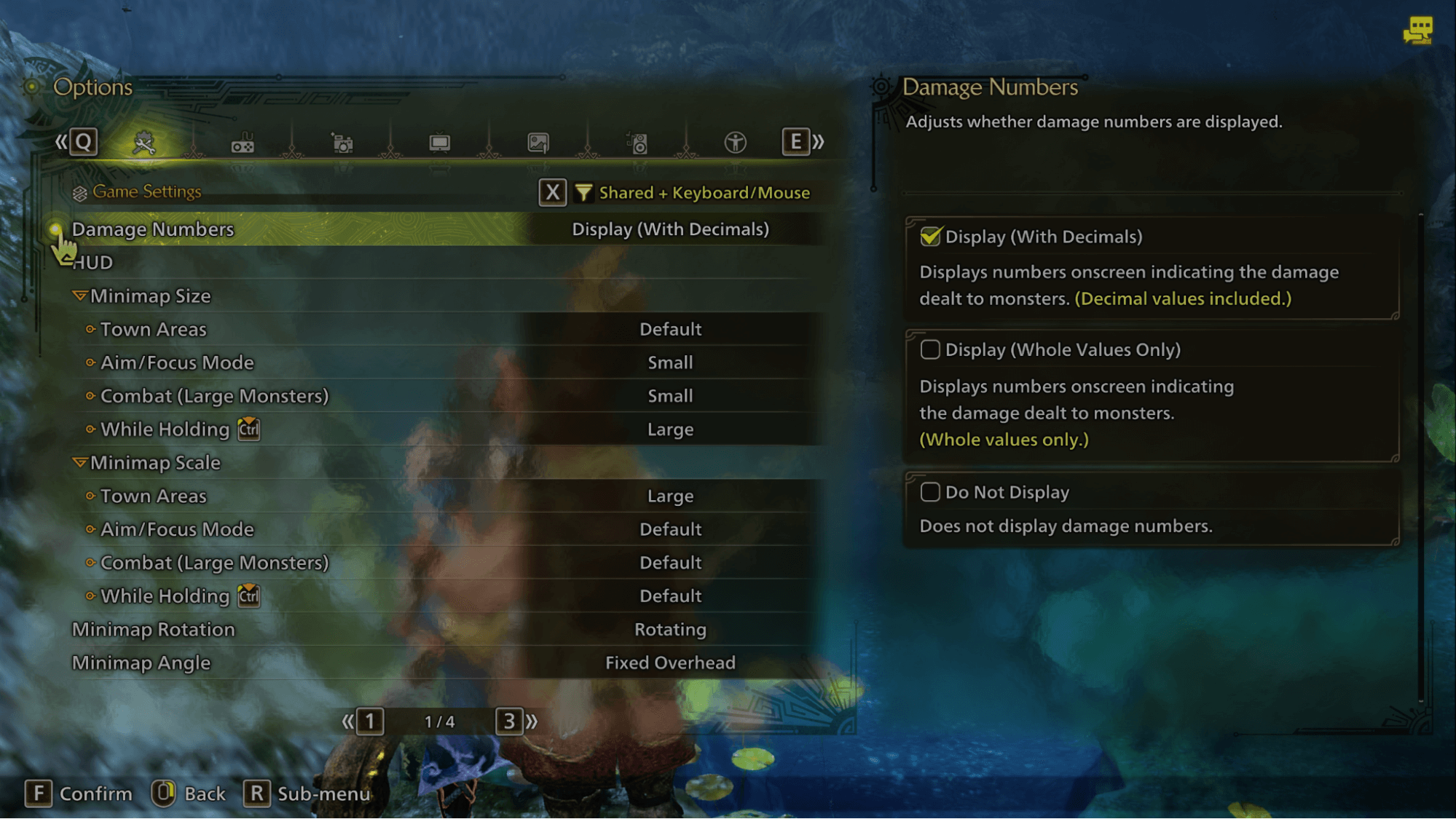Viewport: 1456px width, 819px height.
Task: Go to the Graphics tab with picture icon
Action: coord(538,143)
